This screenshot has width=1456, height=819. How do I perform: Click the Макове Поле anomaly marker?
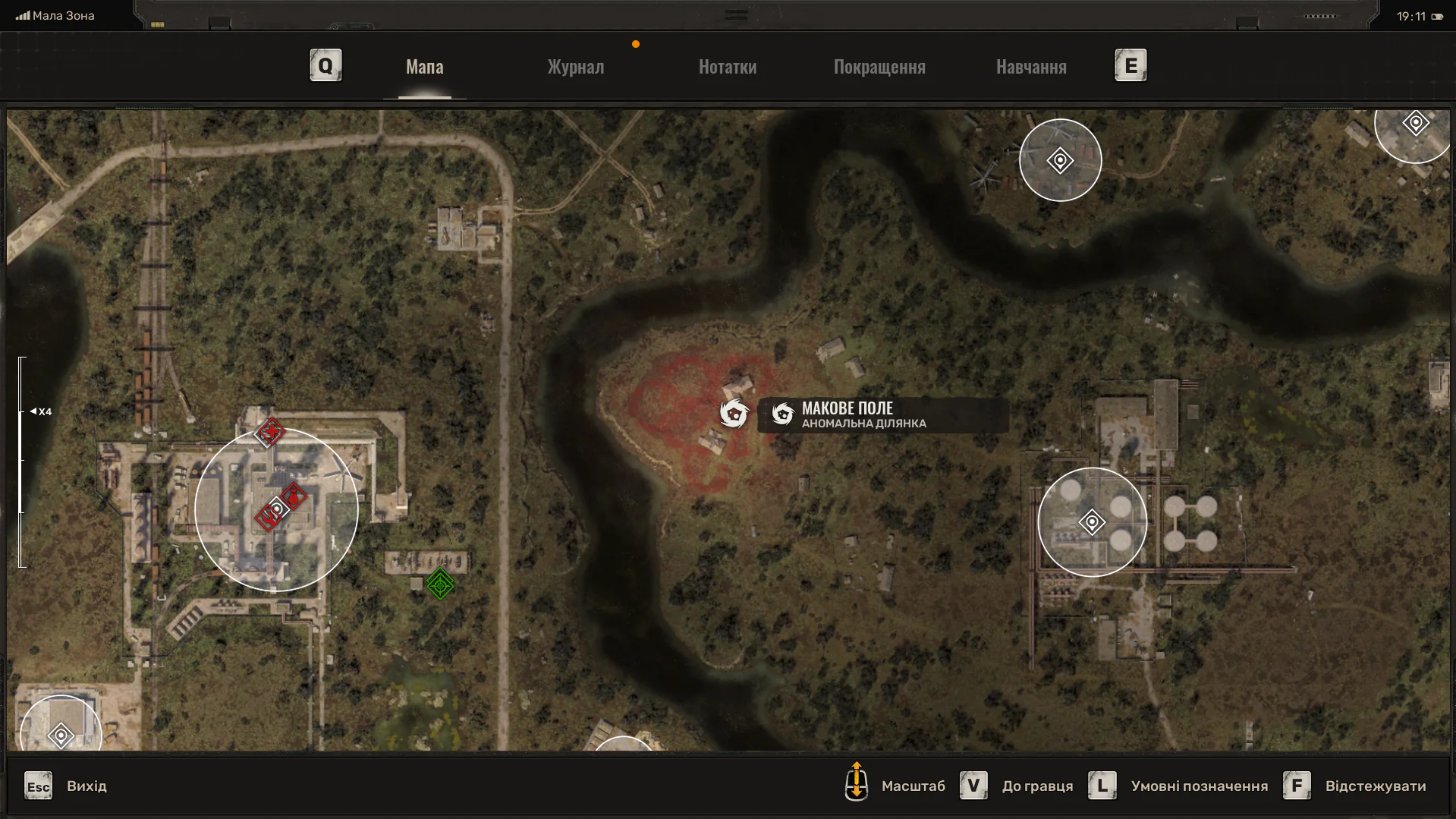734,414
